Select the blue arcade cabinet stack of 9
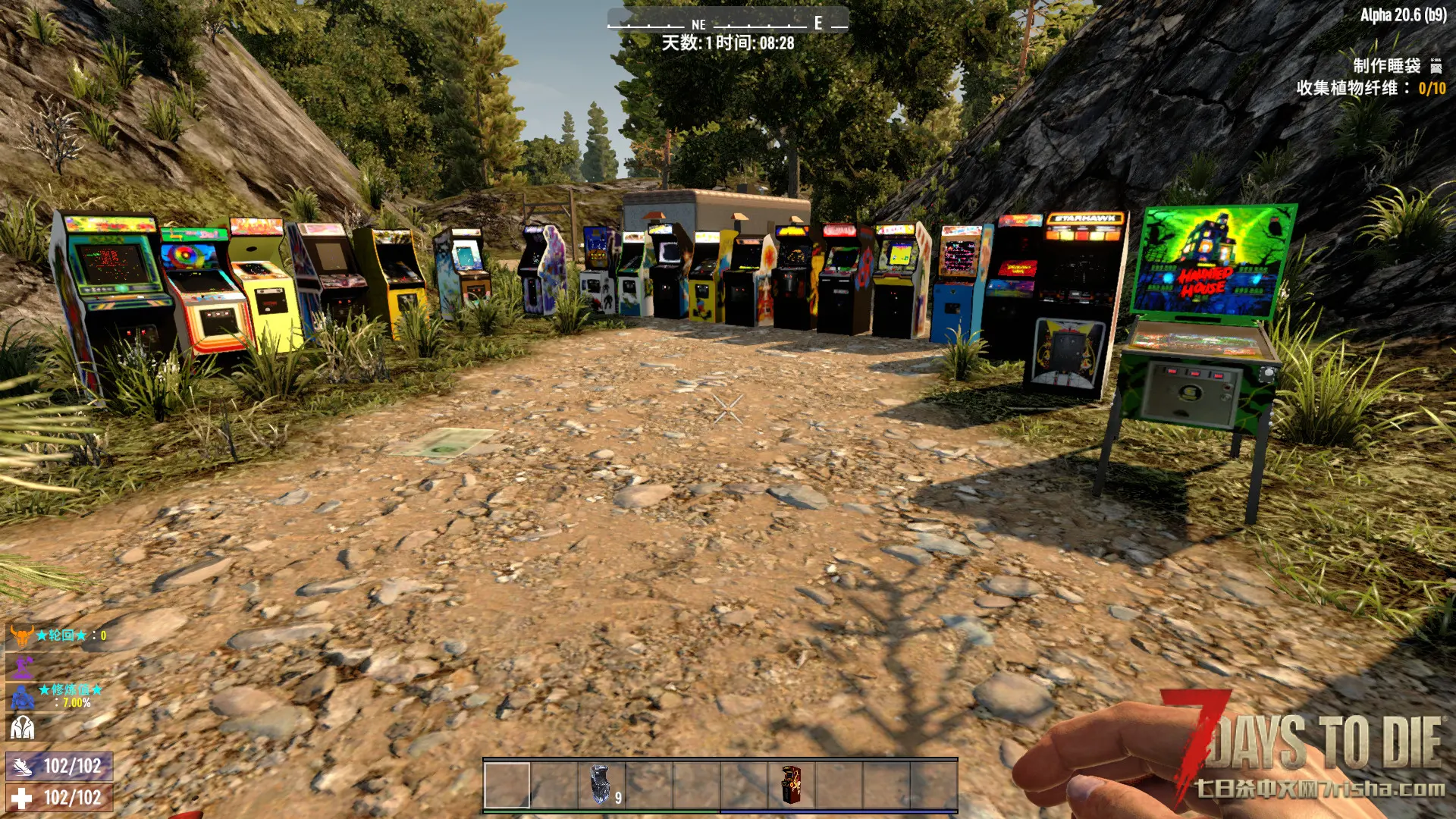Image resolution: width=1456 pixels, height=819 pixels. pyautogui.click(x=601, y=785)
